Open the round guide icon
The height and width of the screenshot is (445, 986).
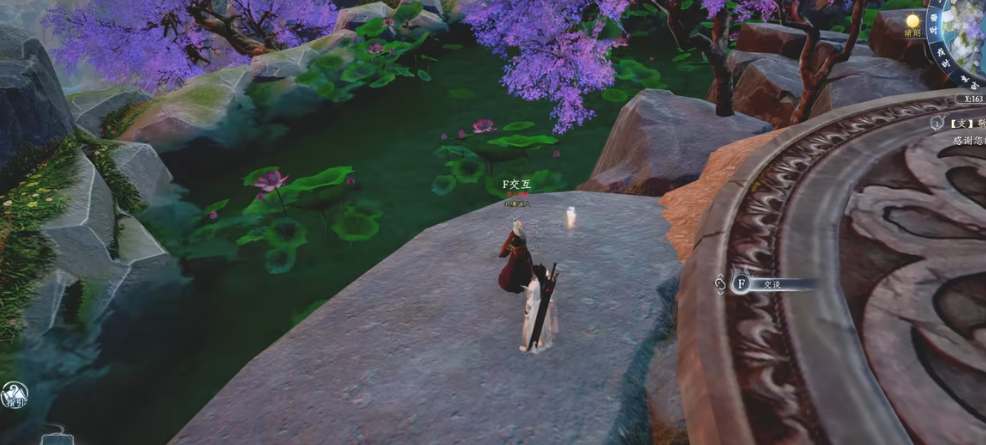point(13,394)
